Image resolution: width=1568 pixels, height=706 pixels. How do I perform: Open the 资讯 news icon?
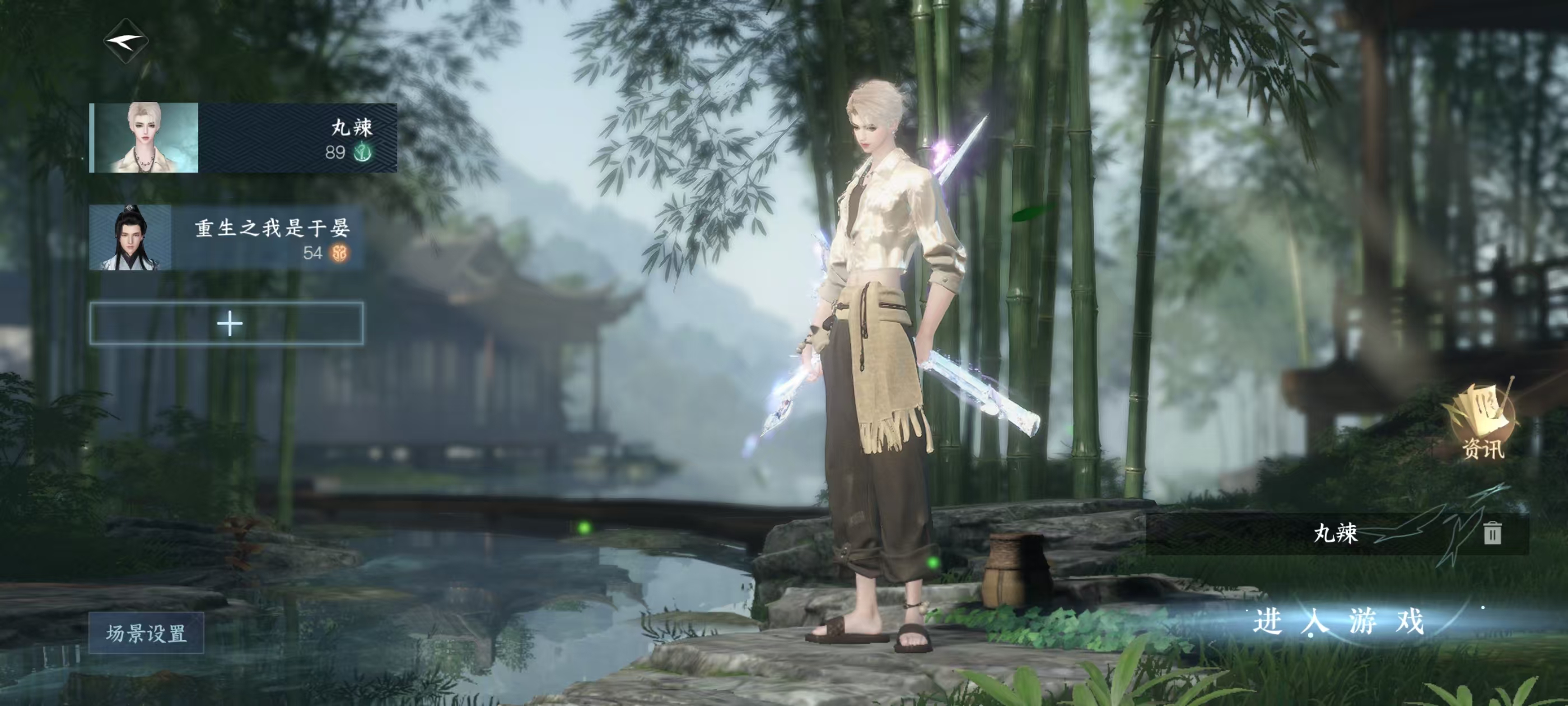point(1482,424)
